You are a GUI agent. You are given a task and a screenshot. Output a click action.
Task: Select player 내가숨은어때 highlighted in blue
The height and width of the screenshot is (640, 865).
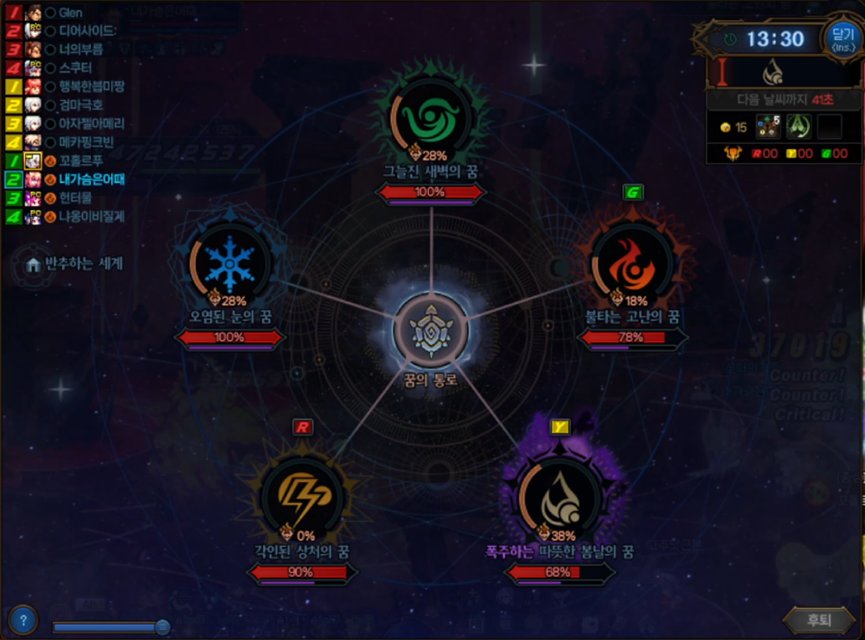click(x=97, y=179)
